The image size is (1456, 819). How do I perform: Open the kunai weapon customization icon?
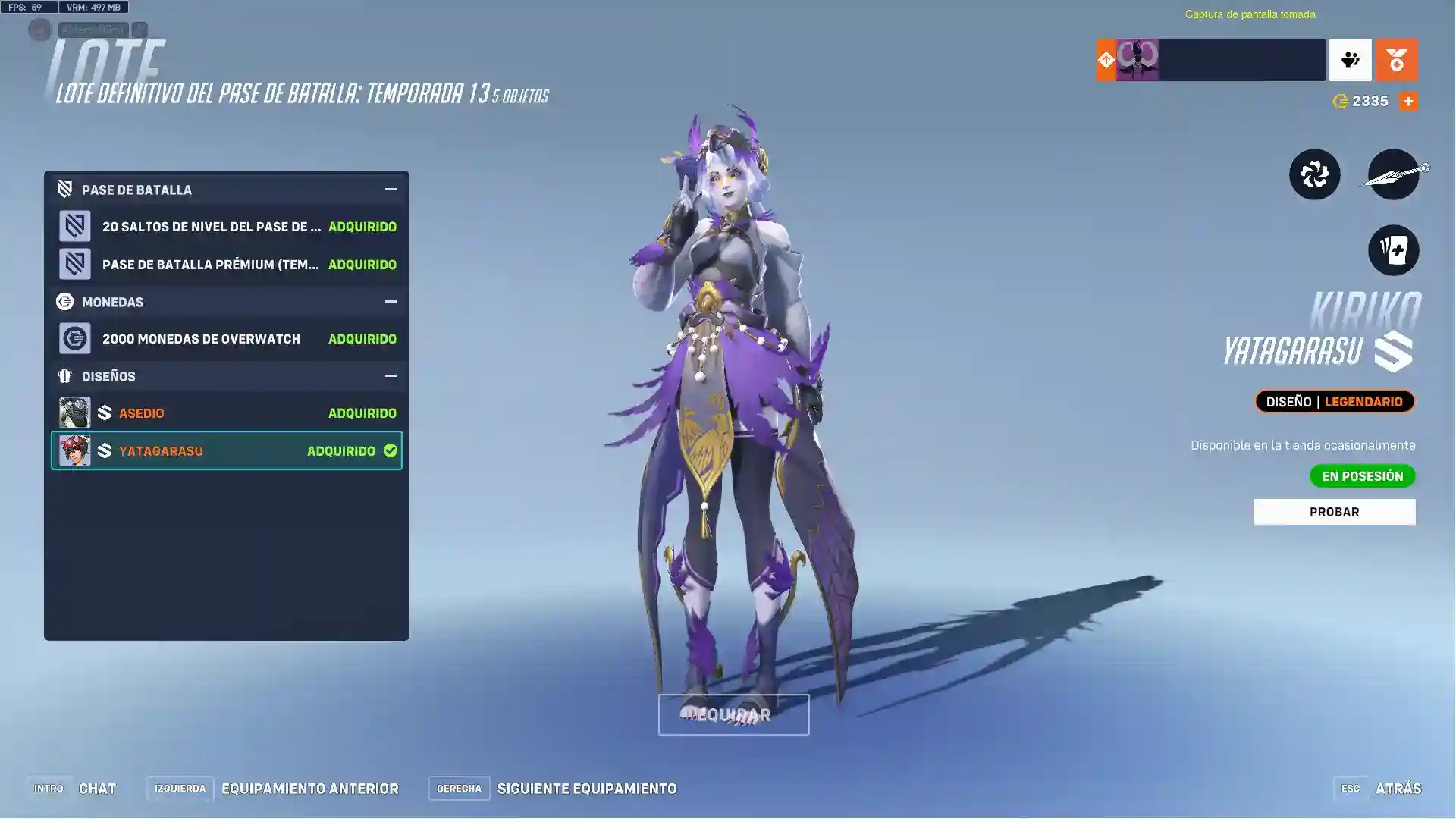1394,174
